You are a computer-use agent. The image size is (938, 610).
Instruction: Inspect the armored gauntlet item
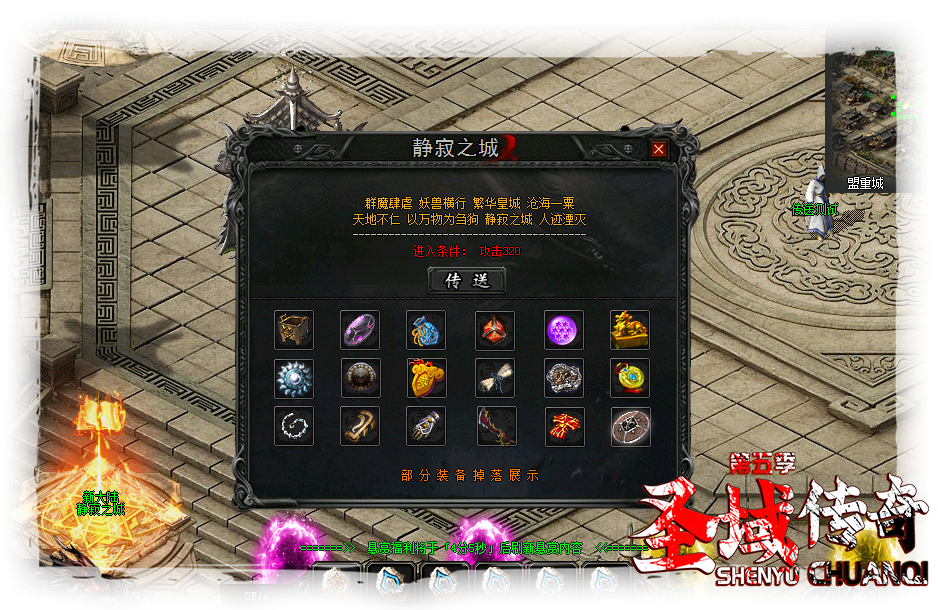426,426
